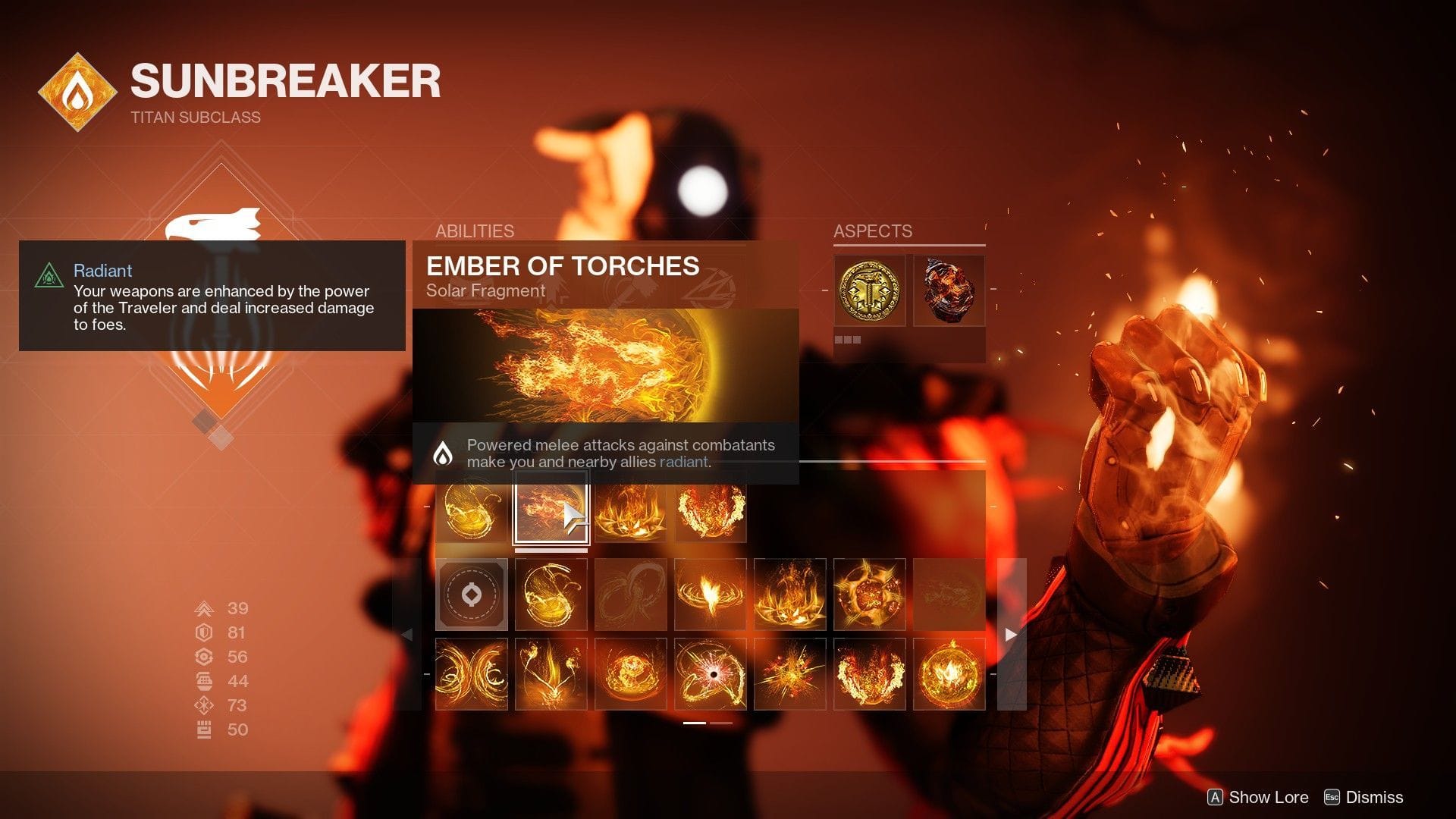
Task: Click the right arrow for more fragments
Action: pyautogui.click(x=1009, y=635)
